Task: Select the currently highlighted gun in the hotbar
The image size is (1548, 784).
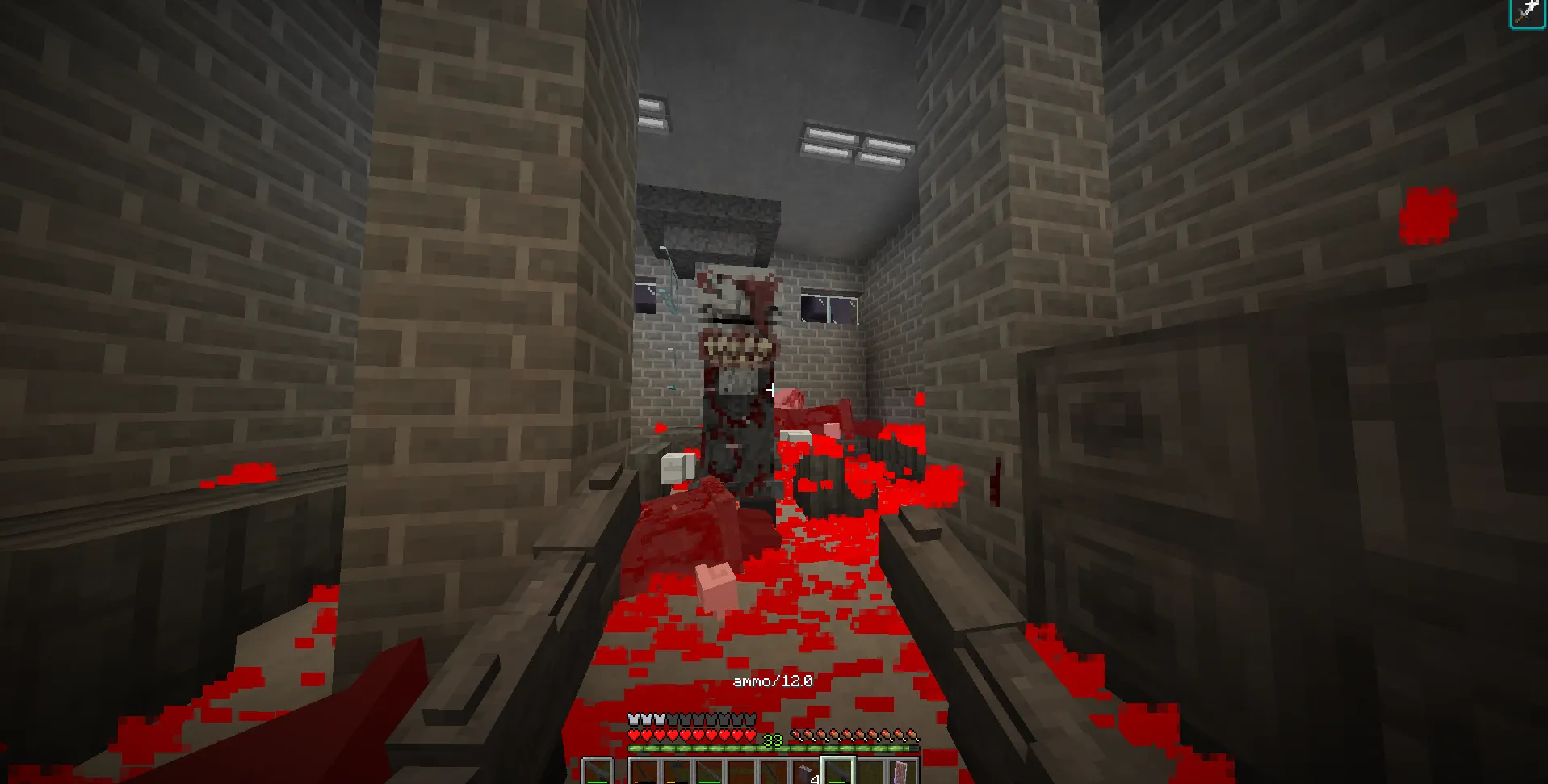Action: pyautogui.click(x=837, y=769)
